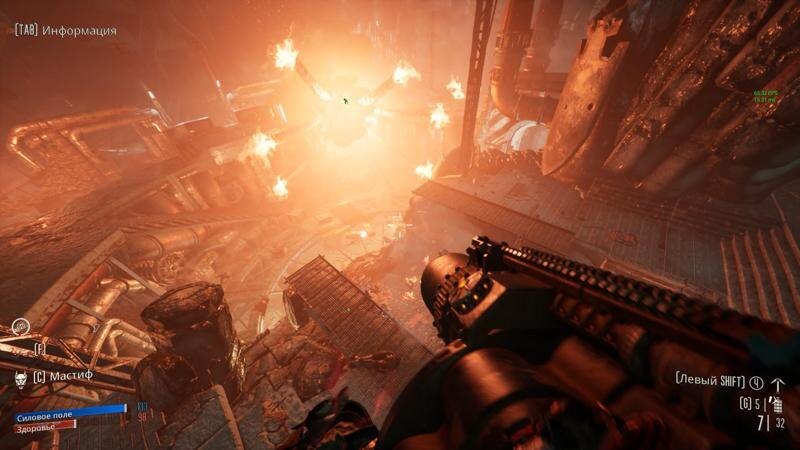Click the upward arrow dash icon
Viewport: 800px width, 450px height.
pyautogui.click(x=779, y=382)
